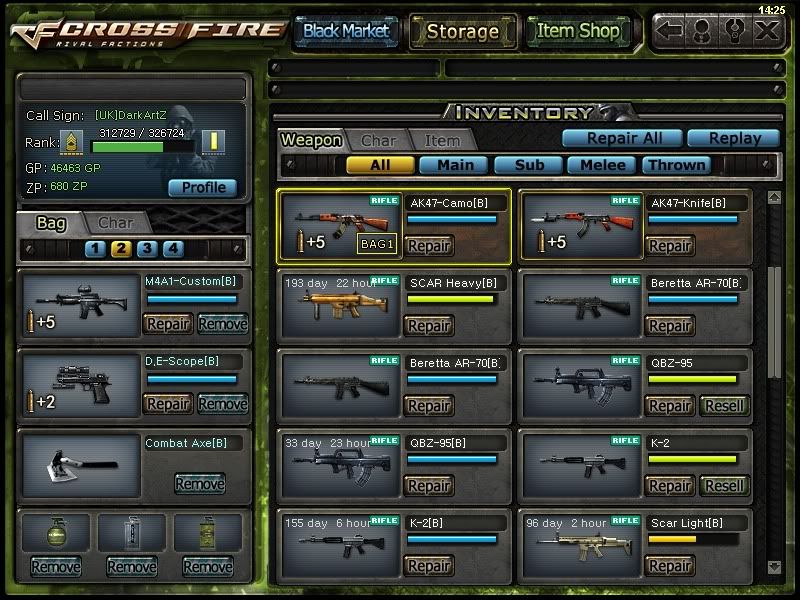
Task: Filter the list to Thrown items
Action: 677,165
